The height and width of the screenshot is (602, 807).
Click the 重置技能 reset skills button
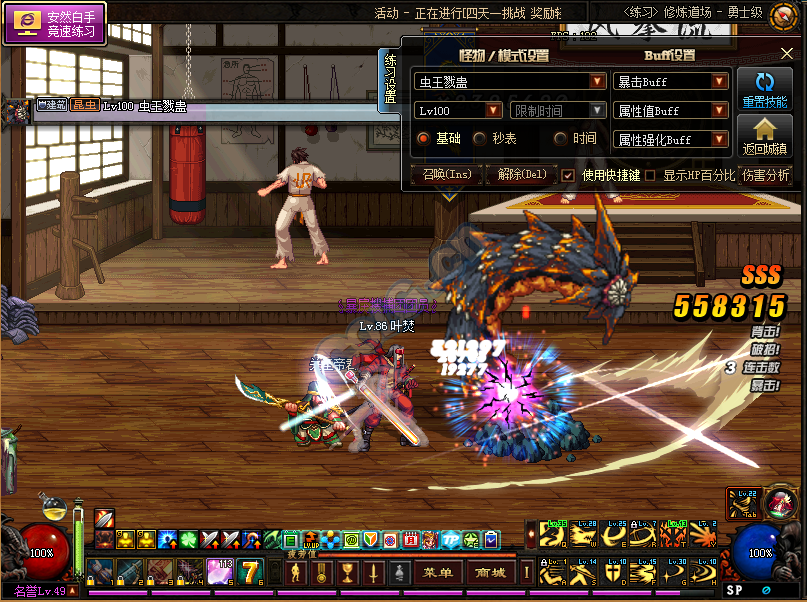pyautogui.click(x=765, y=90)
